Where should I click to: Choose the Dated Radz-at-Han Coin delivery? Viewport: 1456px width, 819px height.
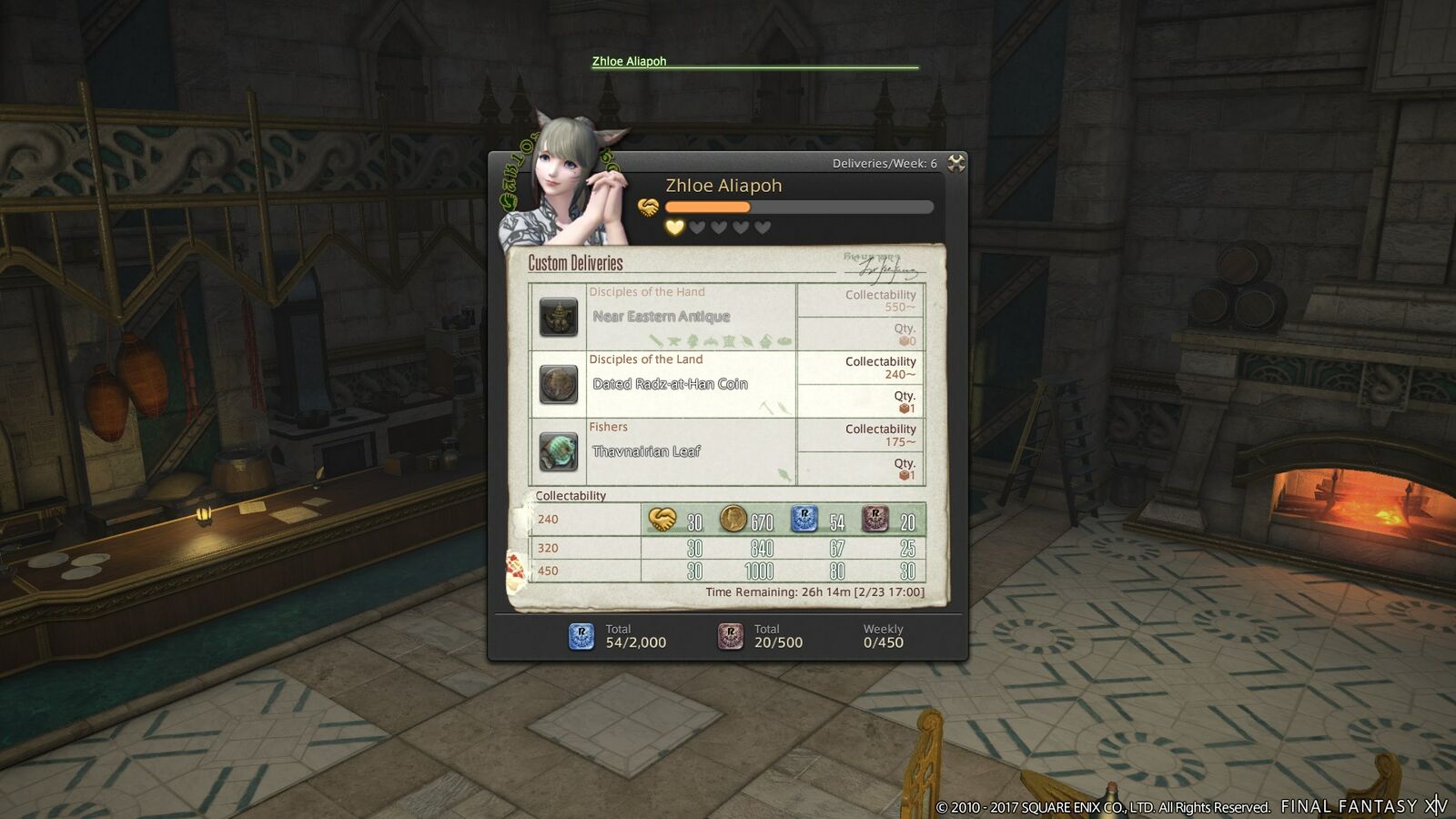point(670,384)
